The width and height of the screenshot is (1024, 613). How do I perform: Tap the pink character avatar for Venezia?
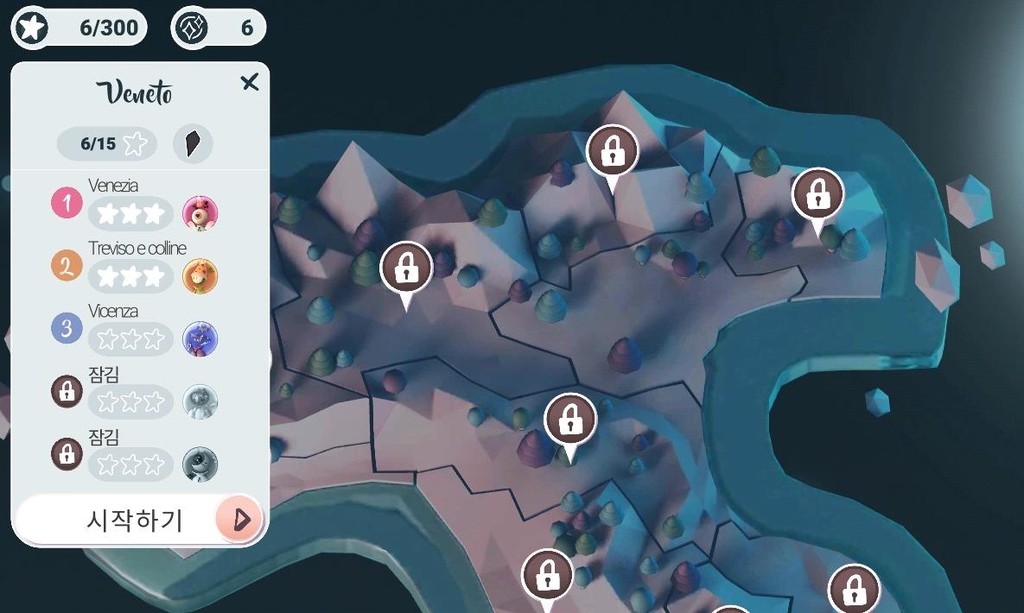coord(200,213)
